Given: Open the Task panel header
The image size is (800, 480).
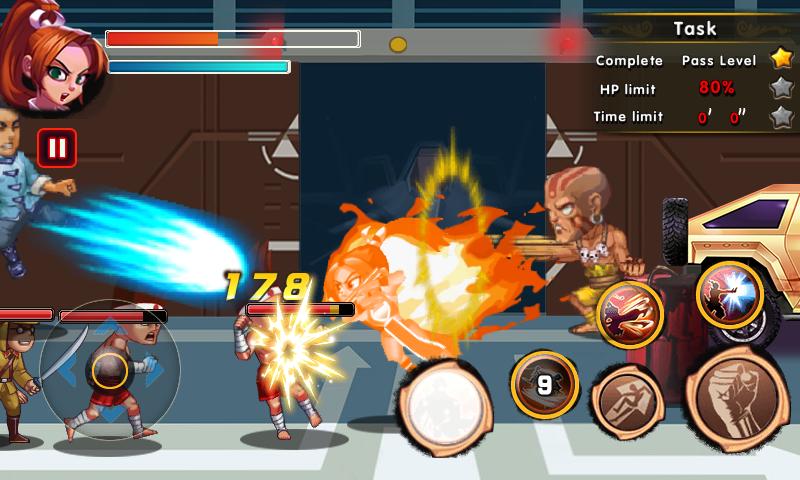Looking at the screenshot, I should pyautogui.click(x=694, y=28).
